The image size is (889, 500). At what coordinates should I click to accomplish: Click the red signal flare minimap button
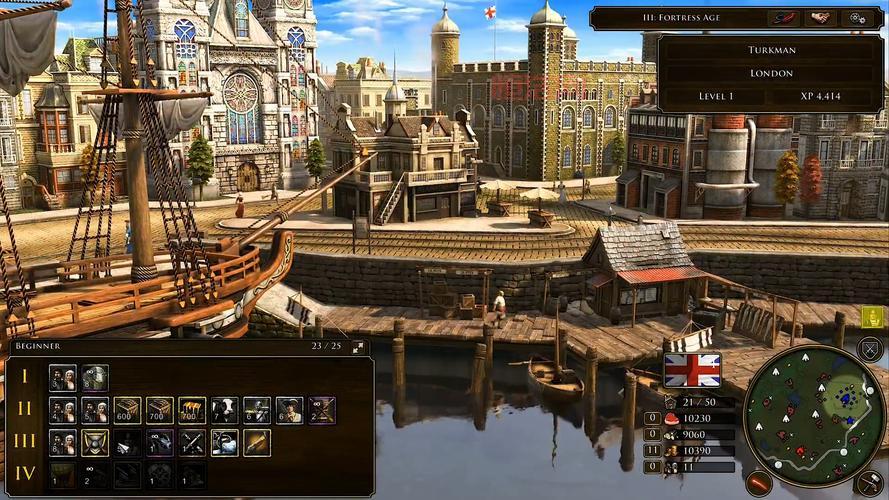click(x=759, y=484)
